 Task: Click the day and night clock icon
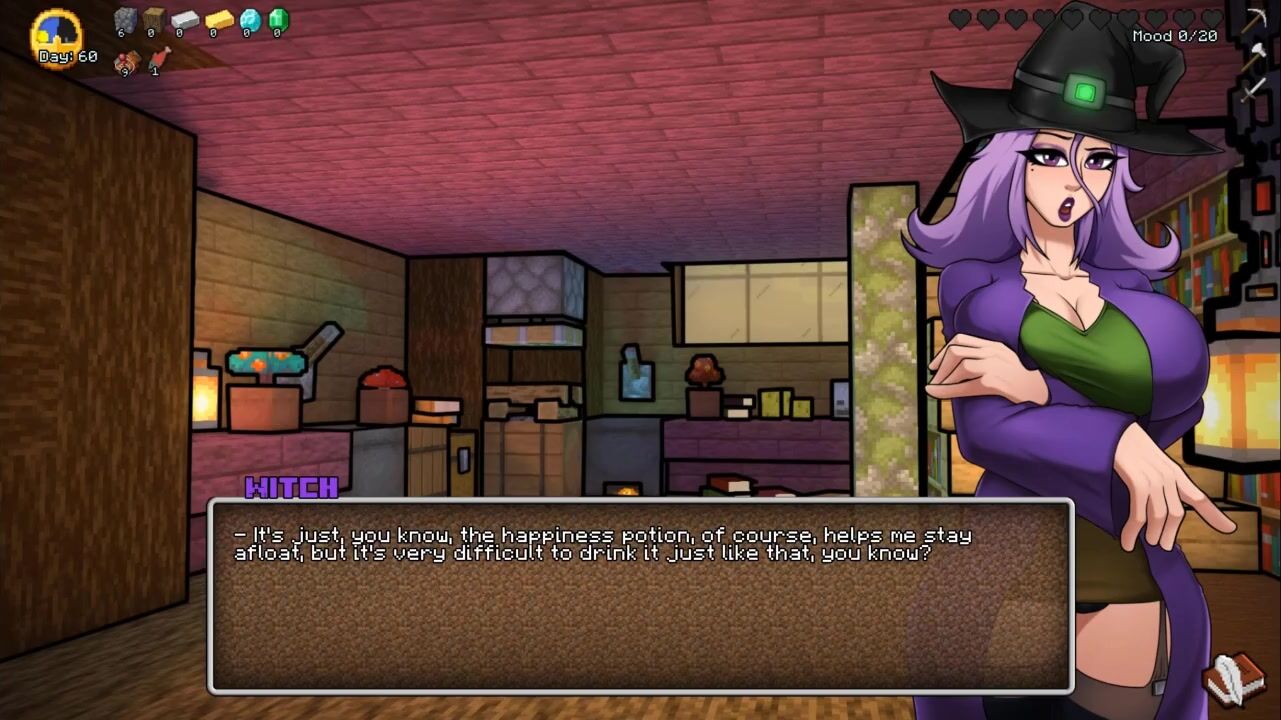(55, 36)
